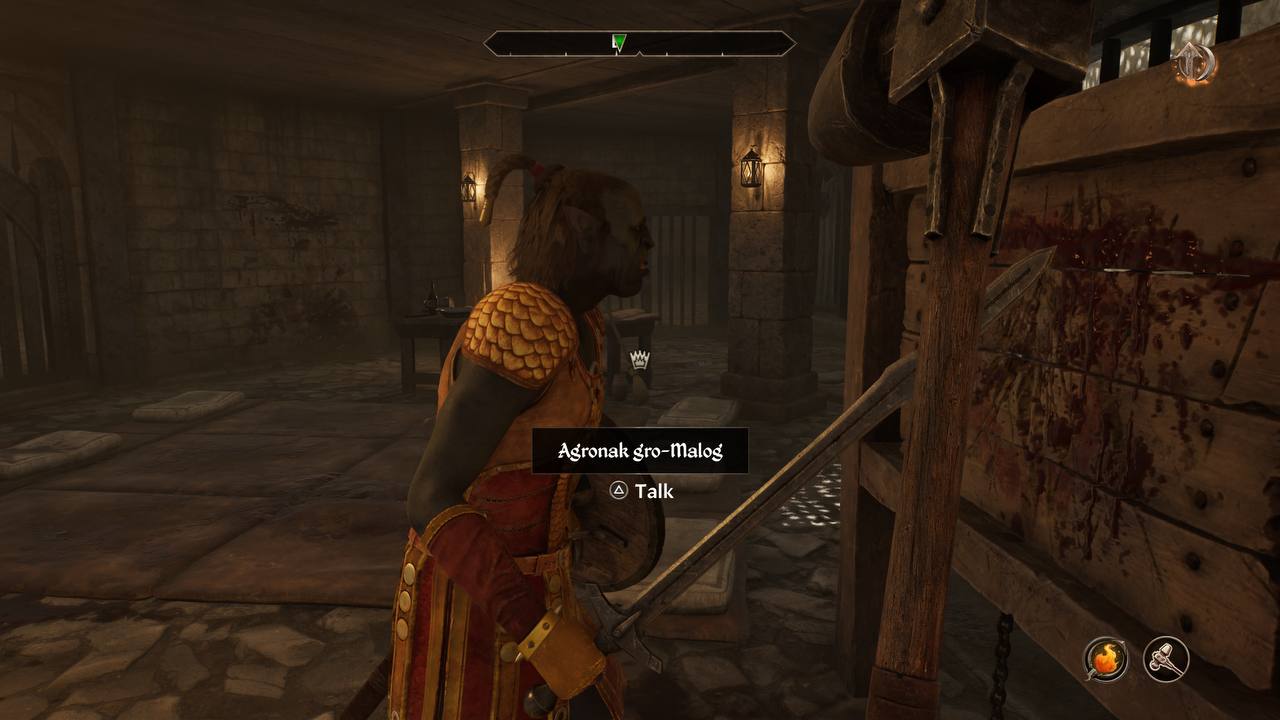Screen dimensions: 1280x720
Task: Click the equipped warhammer weapon icon
Action: coord(1166,660)
